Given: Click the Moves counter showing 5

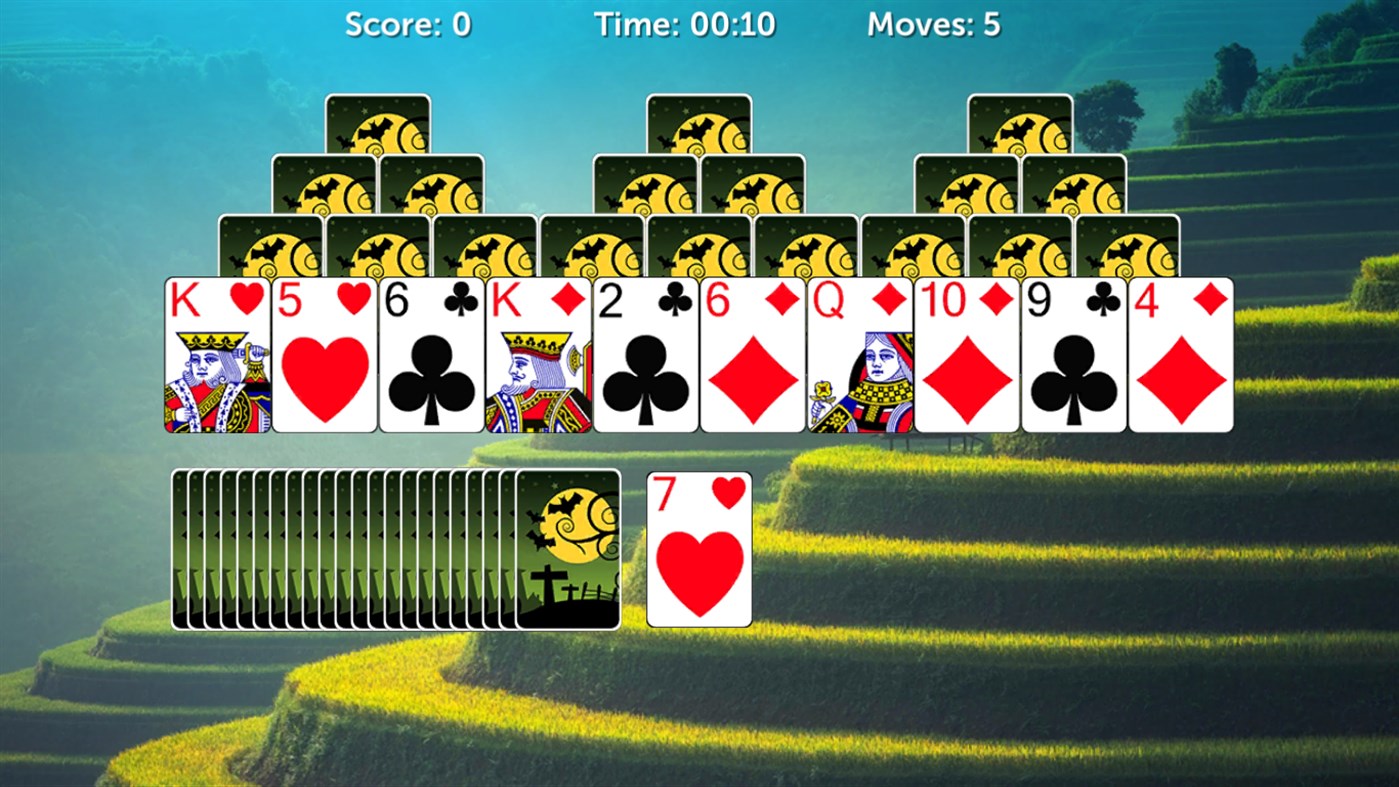Looking at the screenshot, I should pos(935,24).
